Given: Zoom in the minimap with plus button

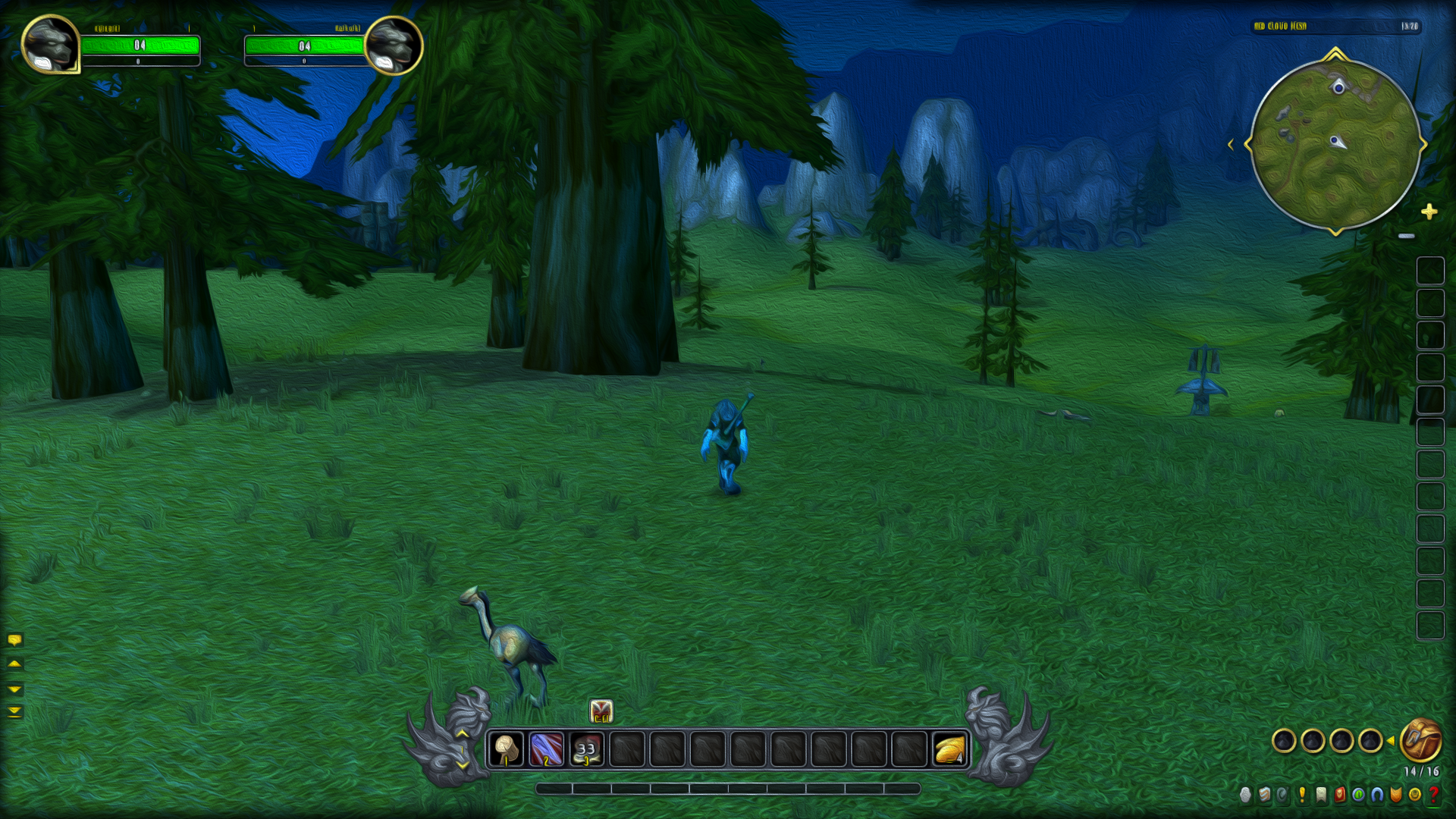Looking at the screenshot, I should coord(1429,212).
